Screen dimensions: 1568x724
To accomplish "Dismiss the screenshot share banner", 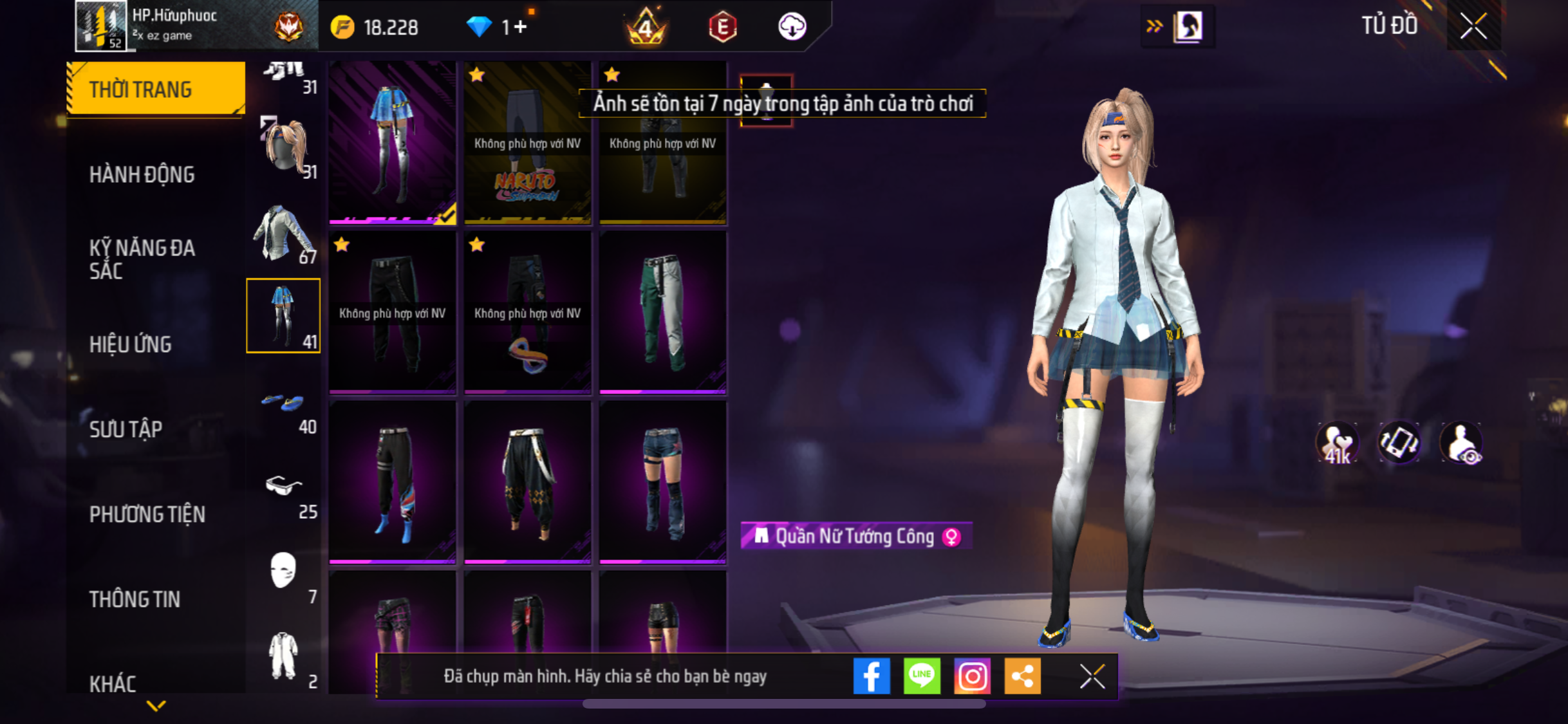I will [1092, 676].
